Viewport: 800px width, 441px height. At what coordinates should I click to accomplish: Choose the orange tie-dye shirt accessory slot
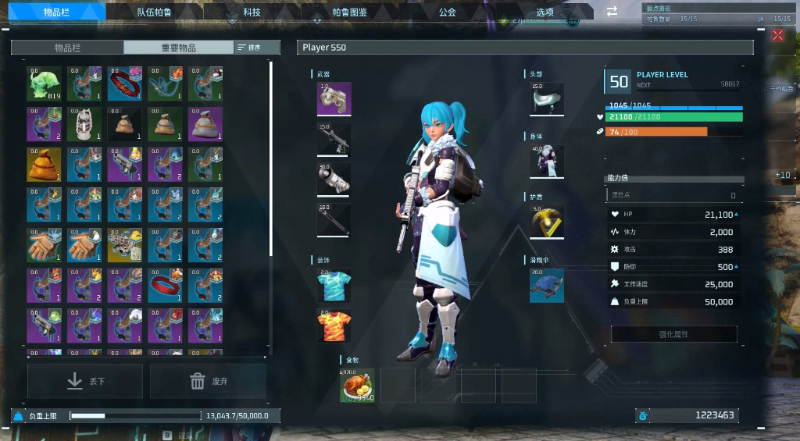(x=333, y=326)
